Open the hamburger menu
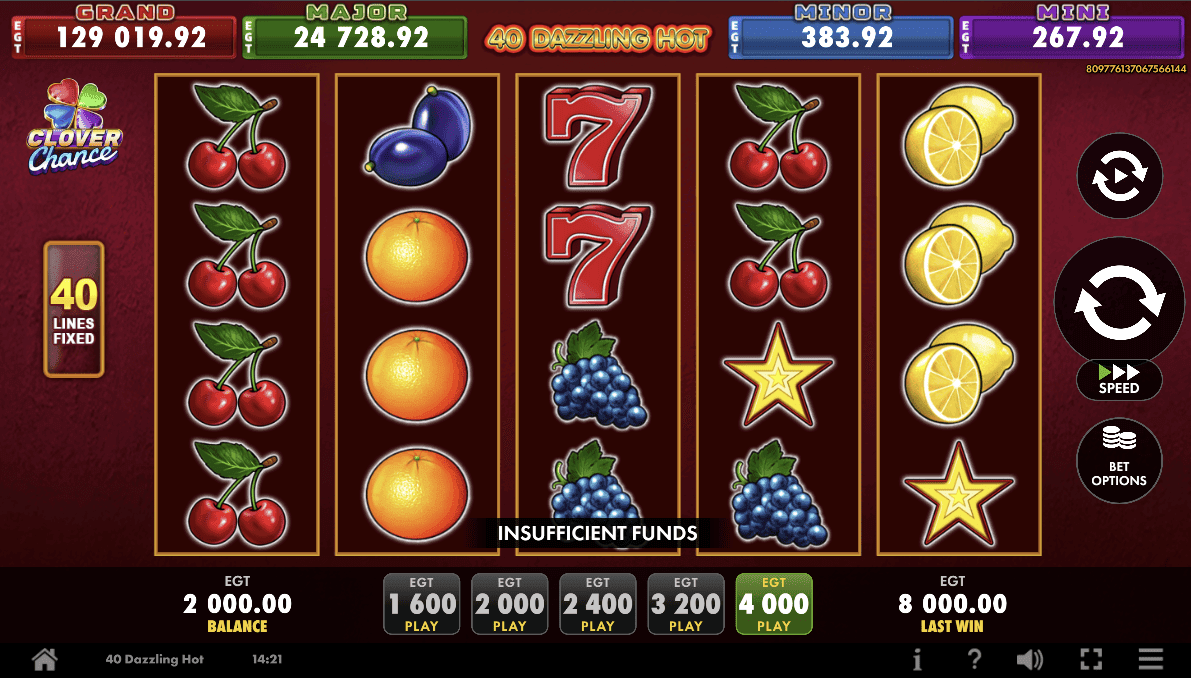This screenshot has width=1191, height=678. click(1151, 660)
